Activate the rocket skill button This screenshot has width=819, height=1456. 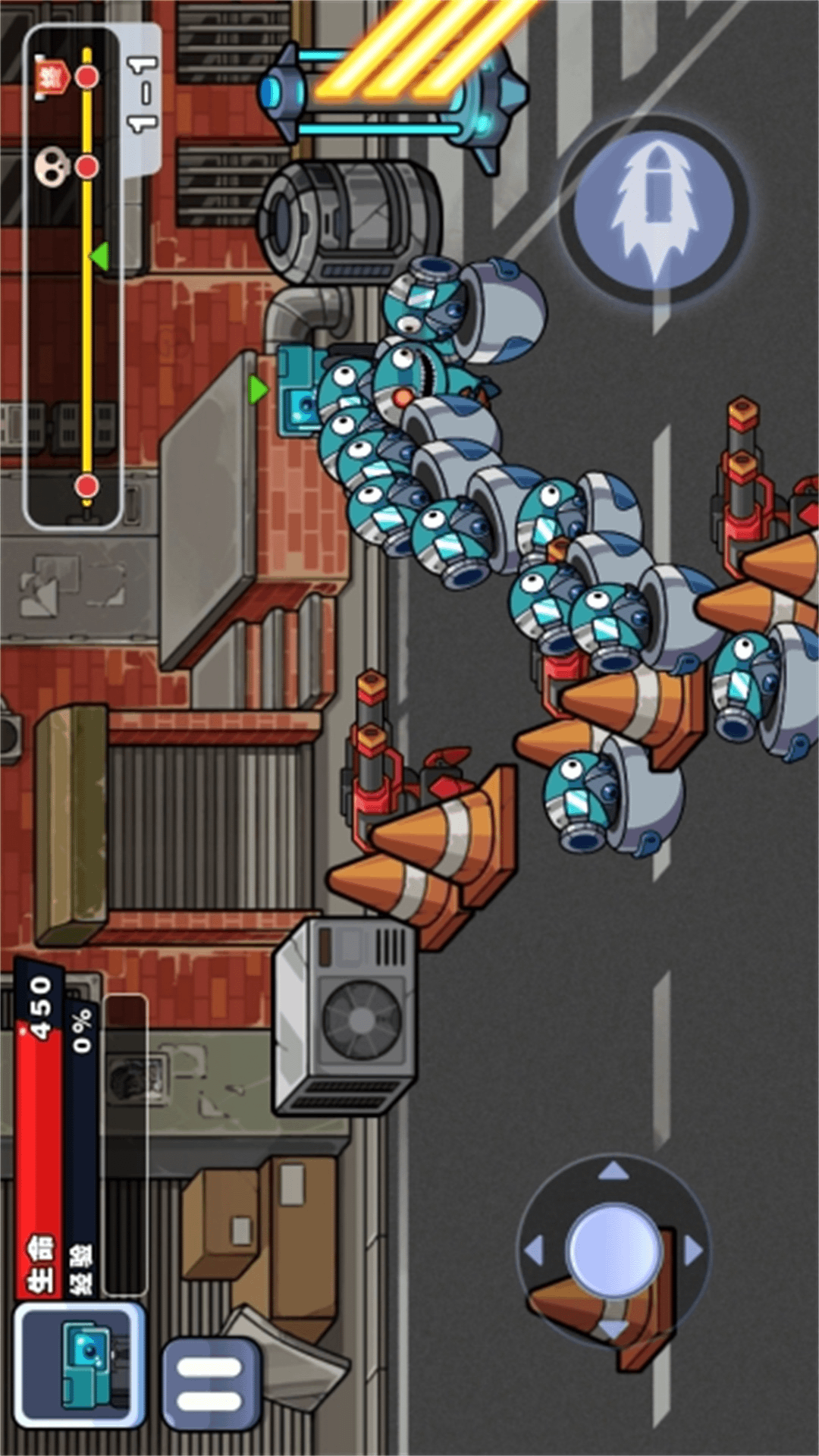[x=655, y=208]
